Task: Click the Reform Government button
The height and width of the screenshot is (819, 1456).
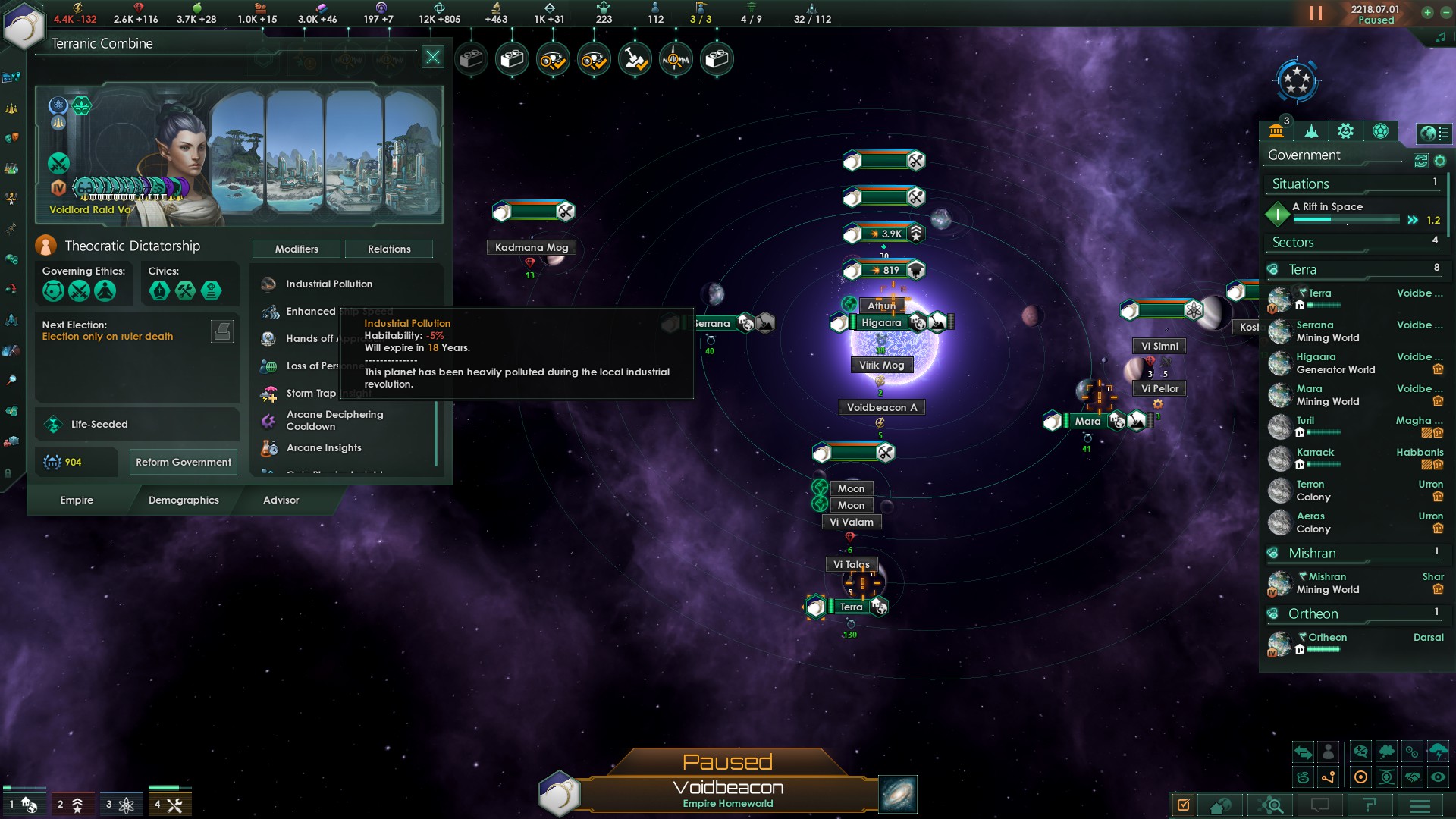Action: pos(184,462)
